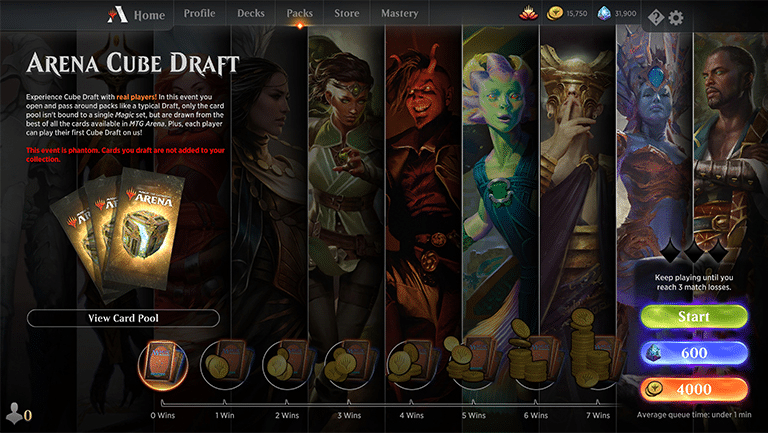This screenshot has height=433, width=768.
Task: Inspect the 4 Wins reward
Action: (411, 364)
